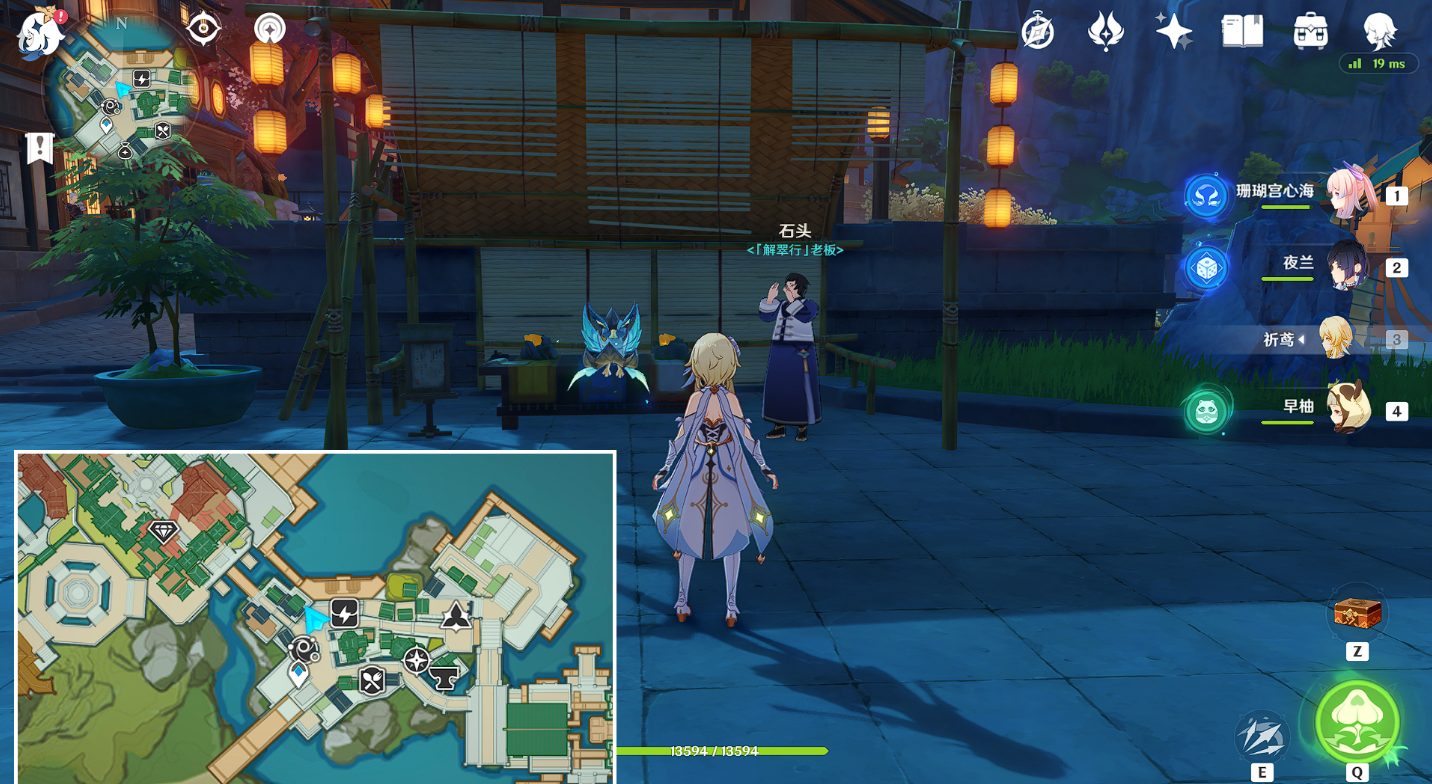Screen dimensions: 1432x784
Task: Open the Paimon menu
Action: pyautogui.click(x=40, y=33)
